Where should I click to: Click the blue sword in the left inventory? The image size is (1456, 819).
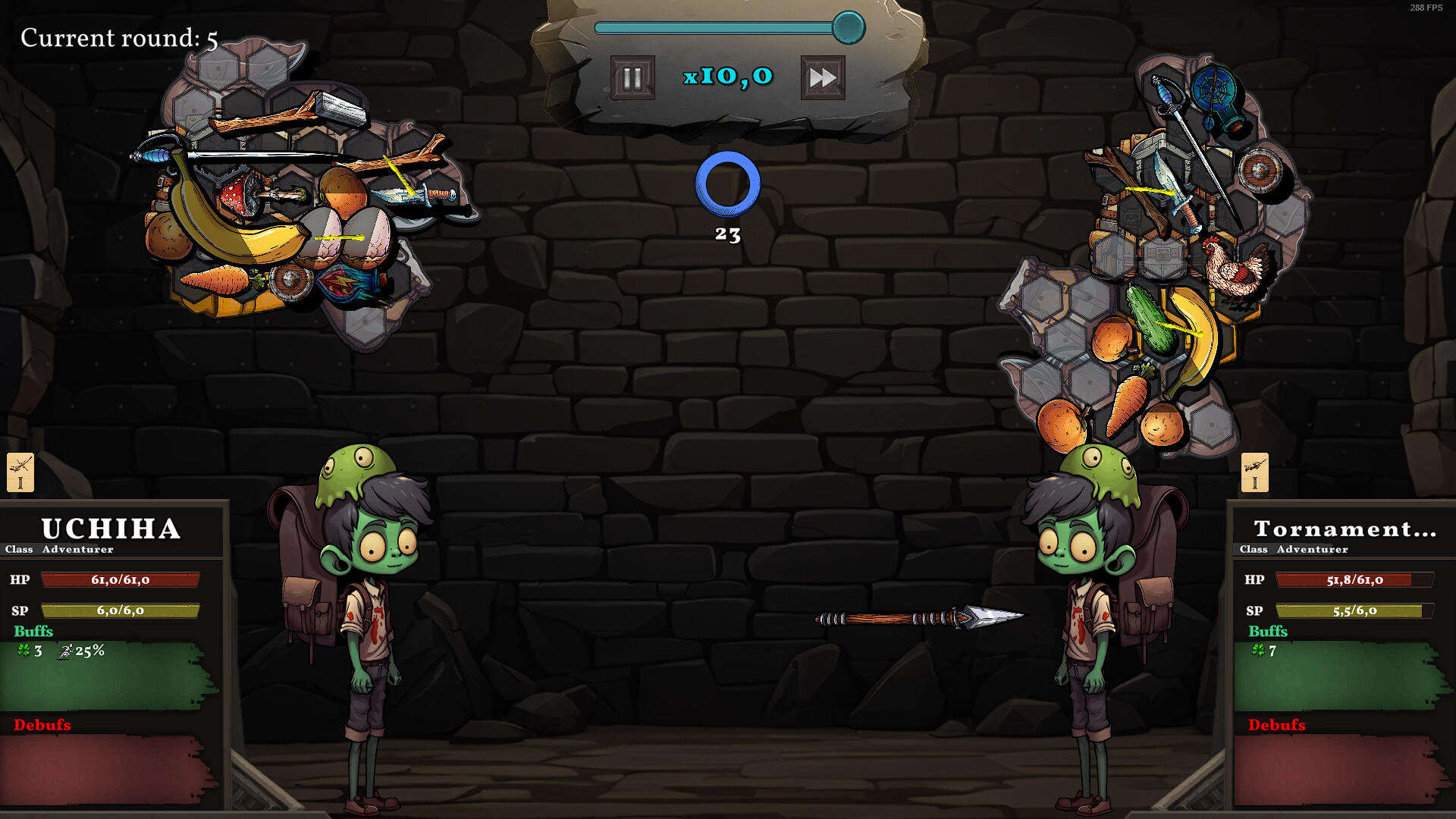click(406, 193)
